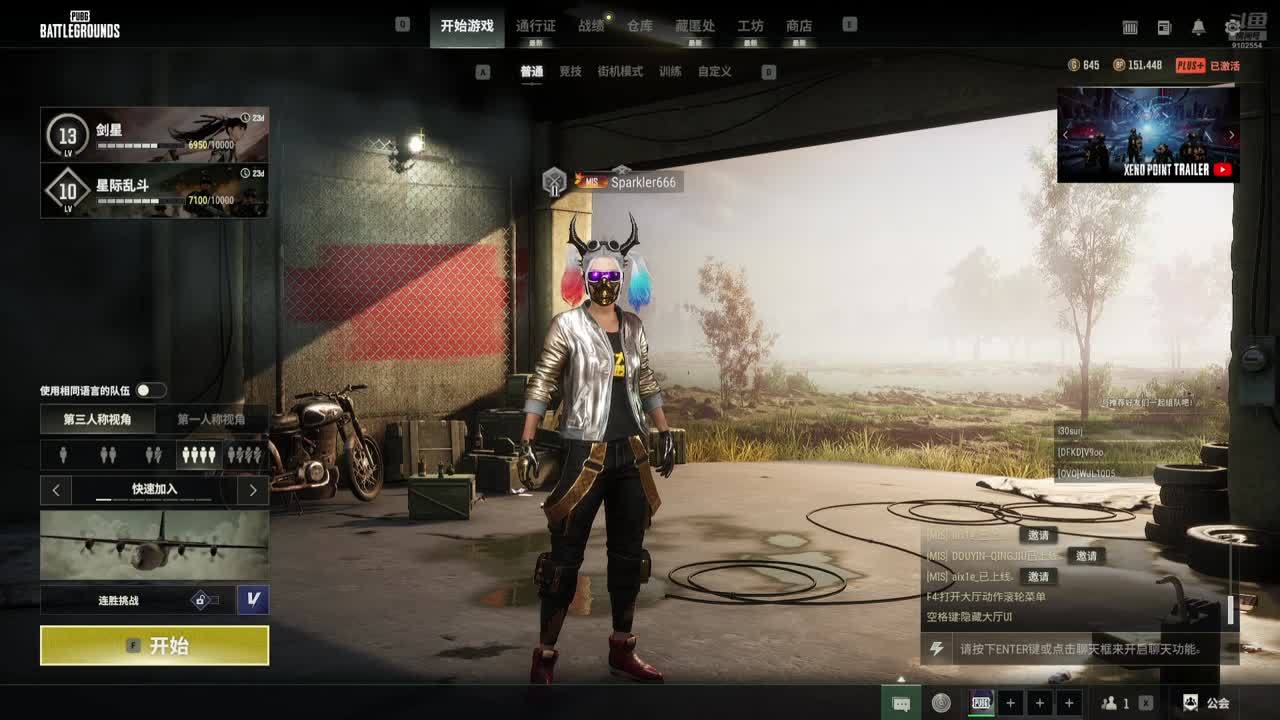Open the 商店 store tab

799,26
